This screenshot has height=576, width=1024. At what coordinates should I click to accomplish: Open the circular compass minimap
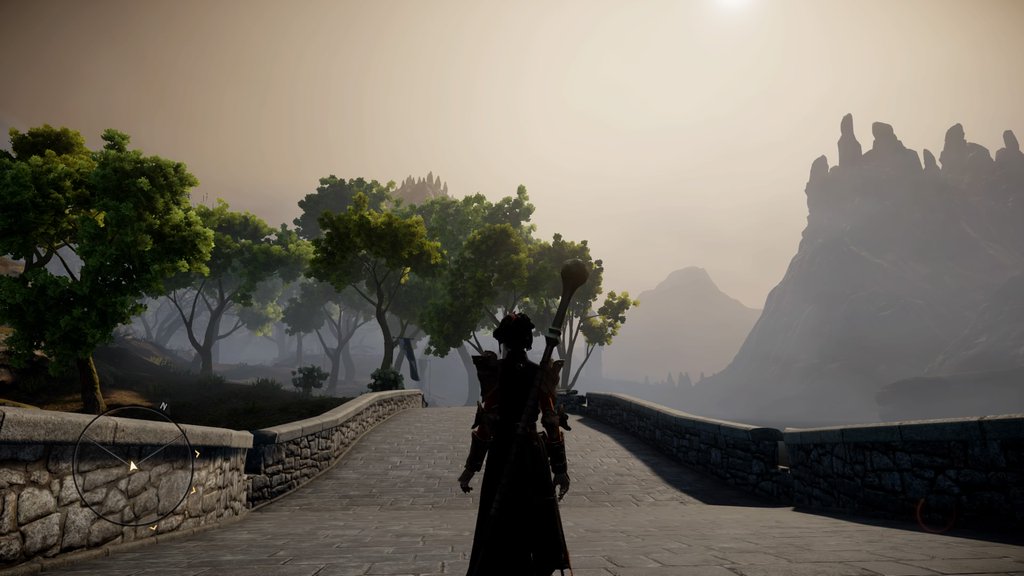click(x=133, y=466)
